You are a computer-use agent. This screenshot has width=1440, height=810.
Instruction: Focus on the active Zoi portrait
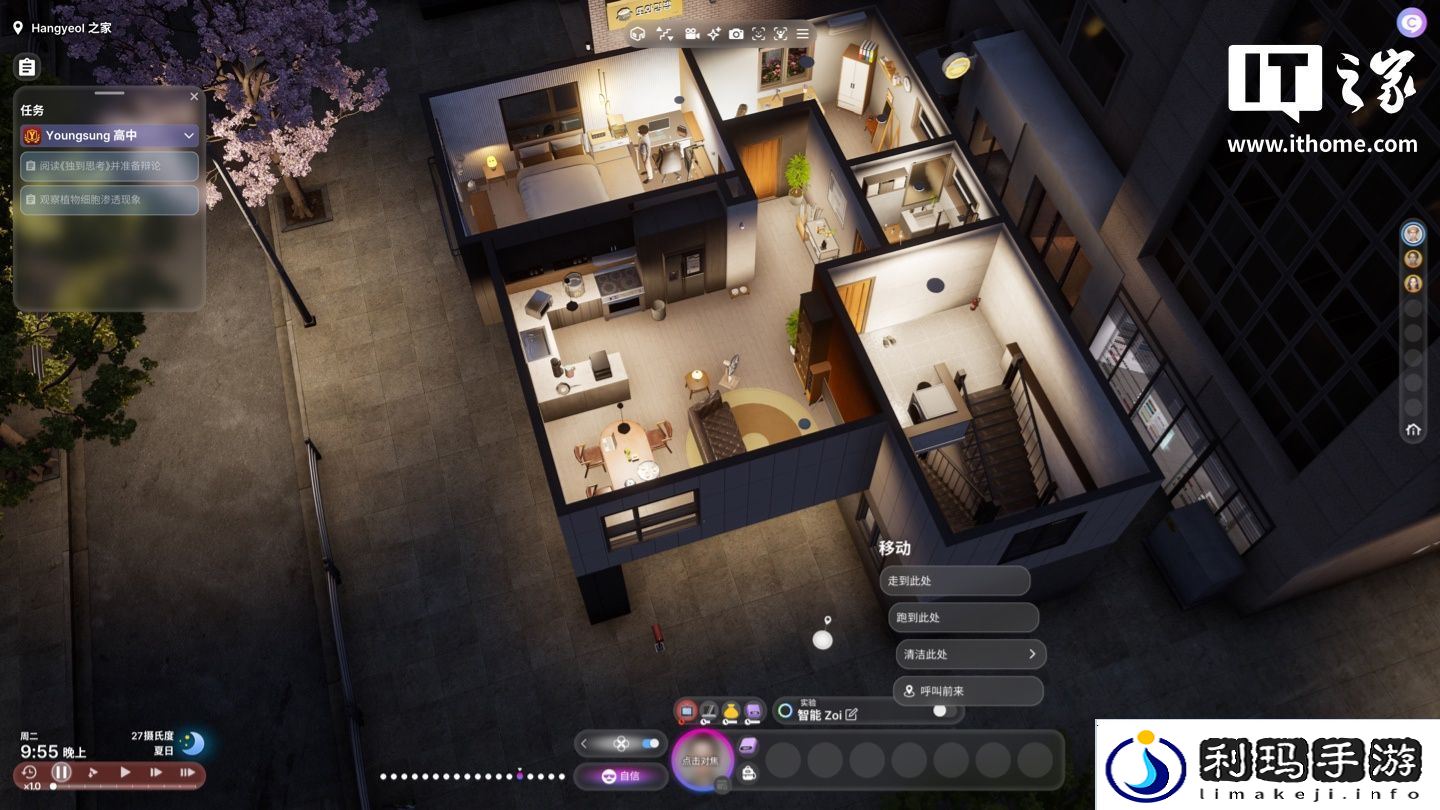click(703, 761)
